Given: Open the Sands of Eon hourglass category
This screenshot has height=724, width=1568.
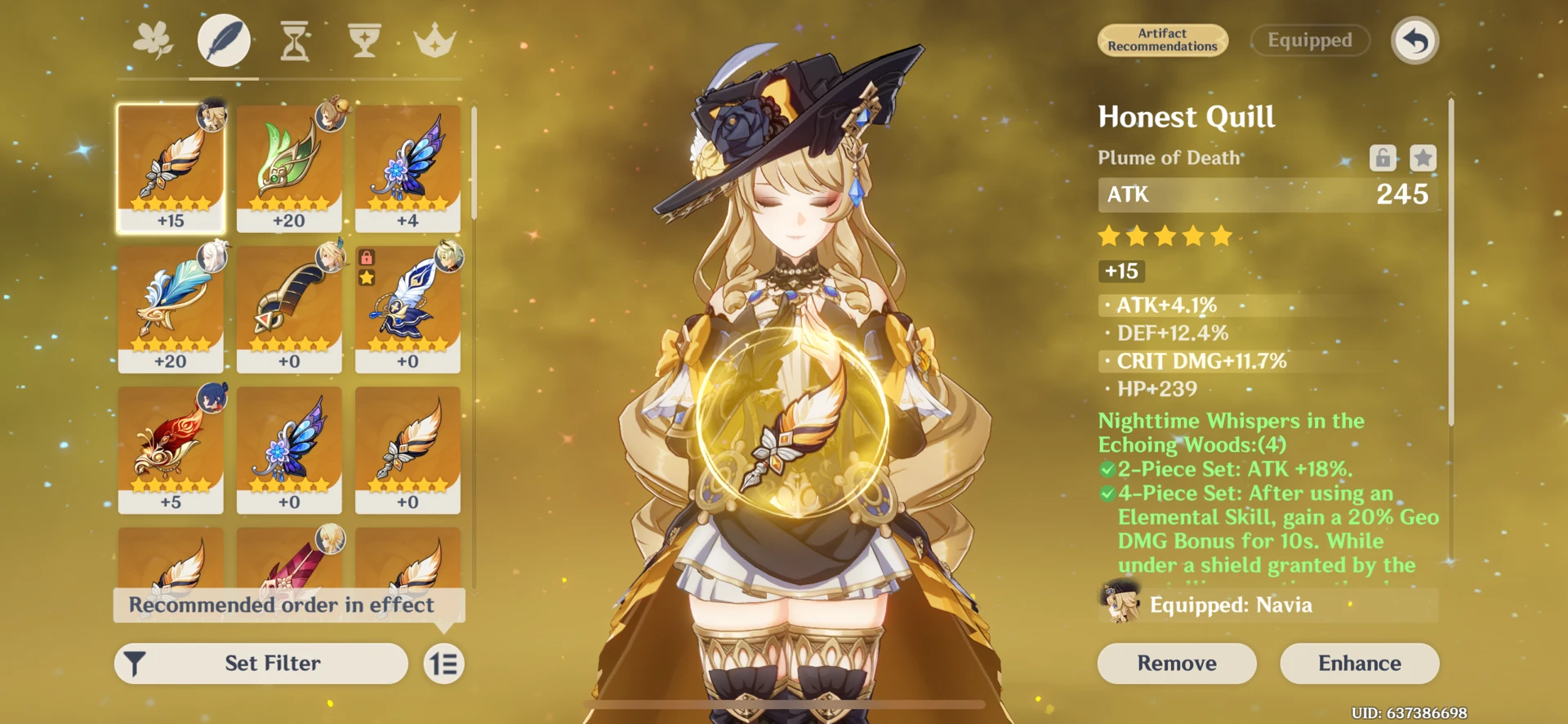Looking at the screenshot, I should (x=294, y=40).
